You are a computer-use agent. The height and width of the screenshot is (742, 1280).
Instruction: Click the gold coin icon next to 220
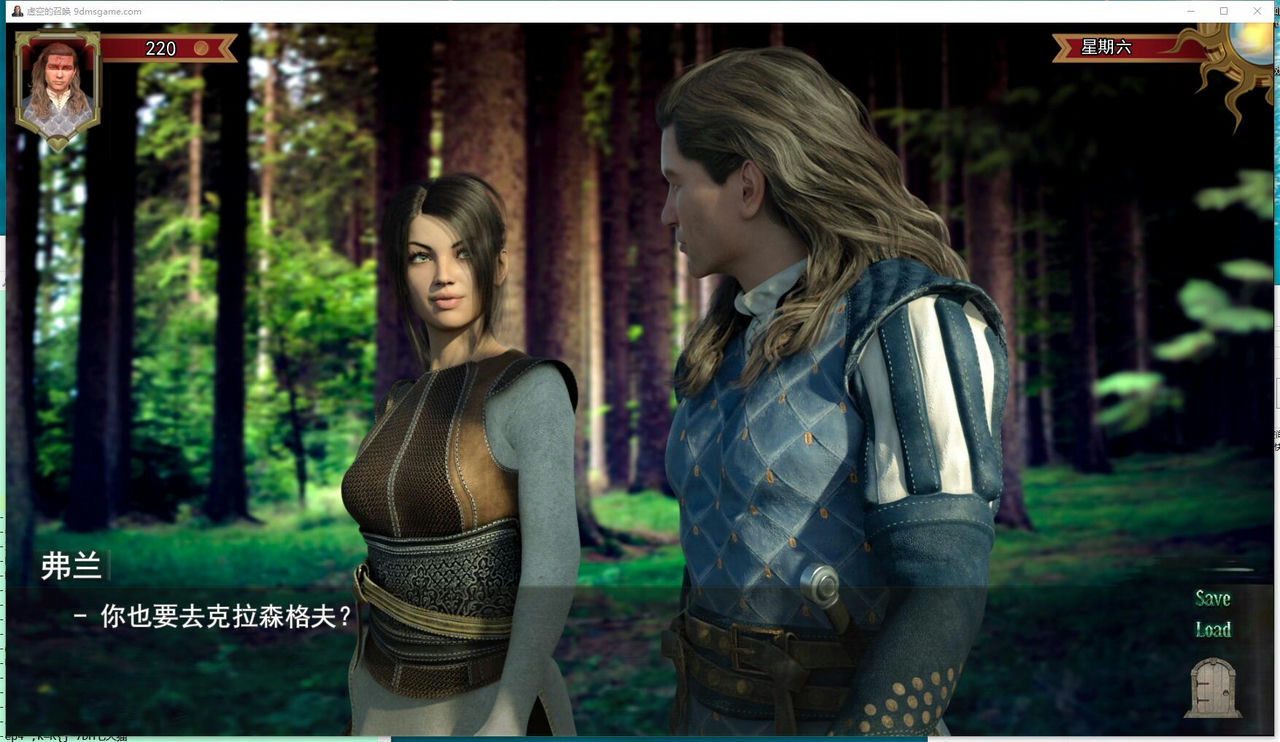coord(204,48)
